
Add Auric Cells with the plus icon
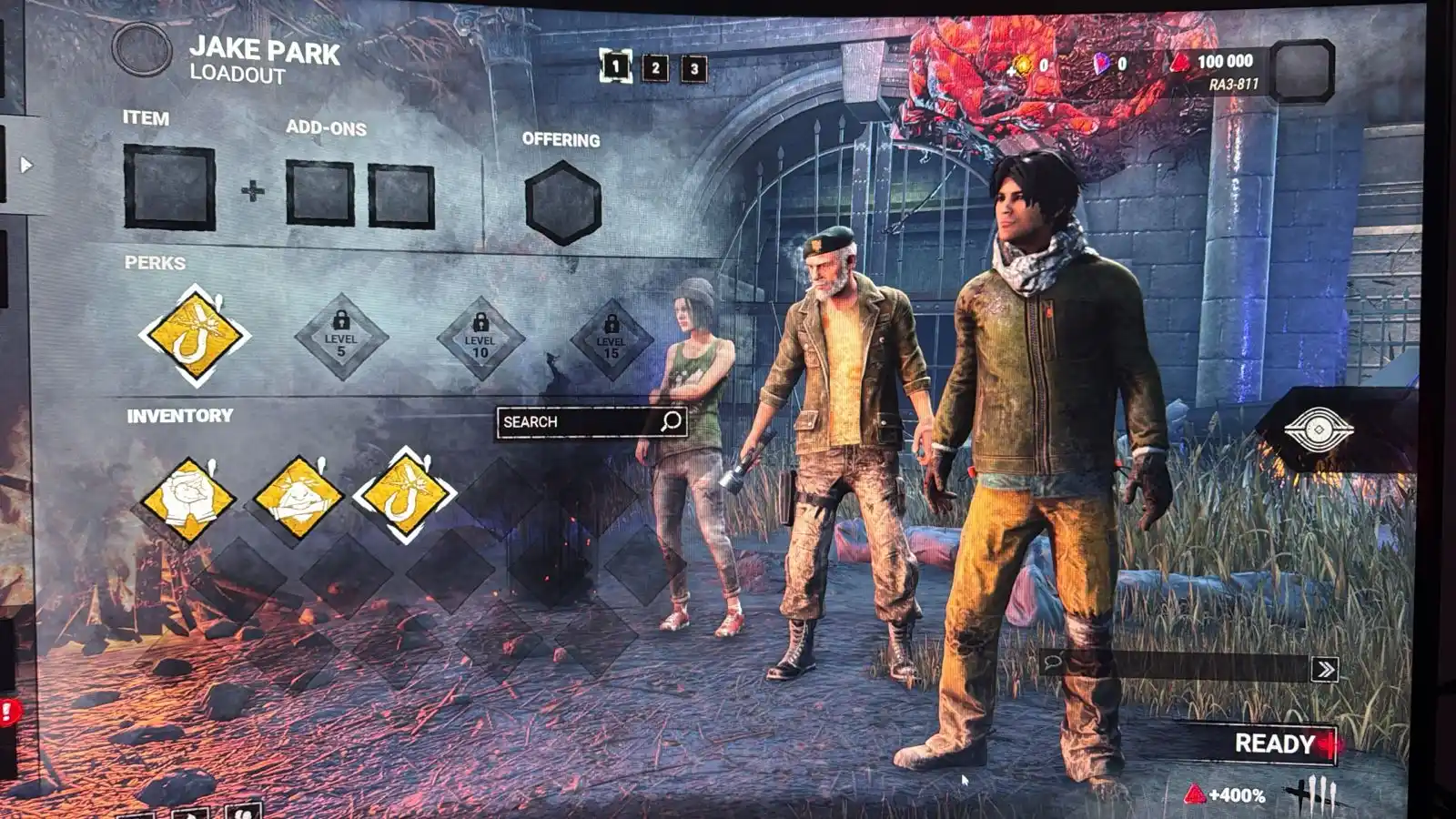coord(1013,72)
